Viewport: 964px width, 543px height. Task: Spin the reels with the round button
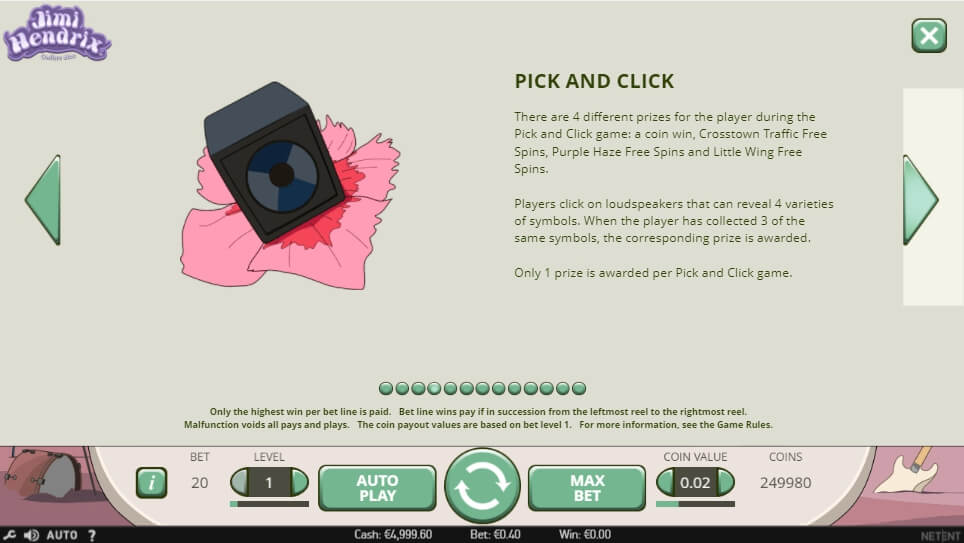click(x=482, y=486)
